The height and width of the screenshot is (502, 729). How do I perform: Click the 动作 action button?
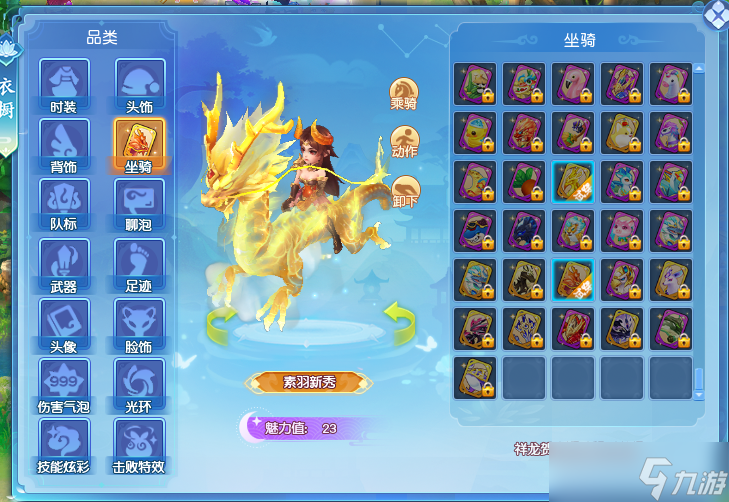[404, 142]
